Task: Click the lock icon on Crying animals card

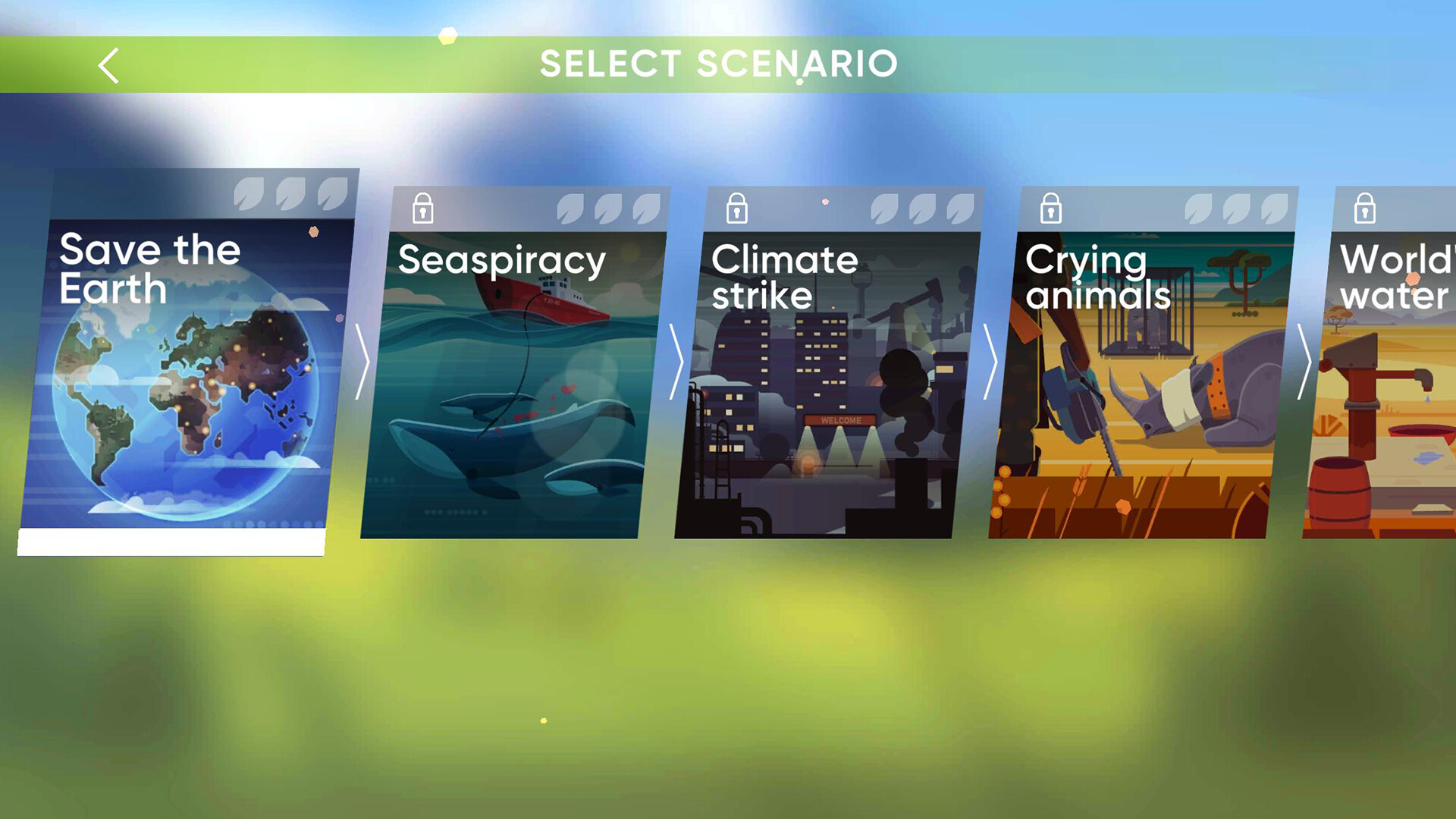Action: (1051, 208)
